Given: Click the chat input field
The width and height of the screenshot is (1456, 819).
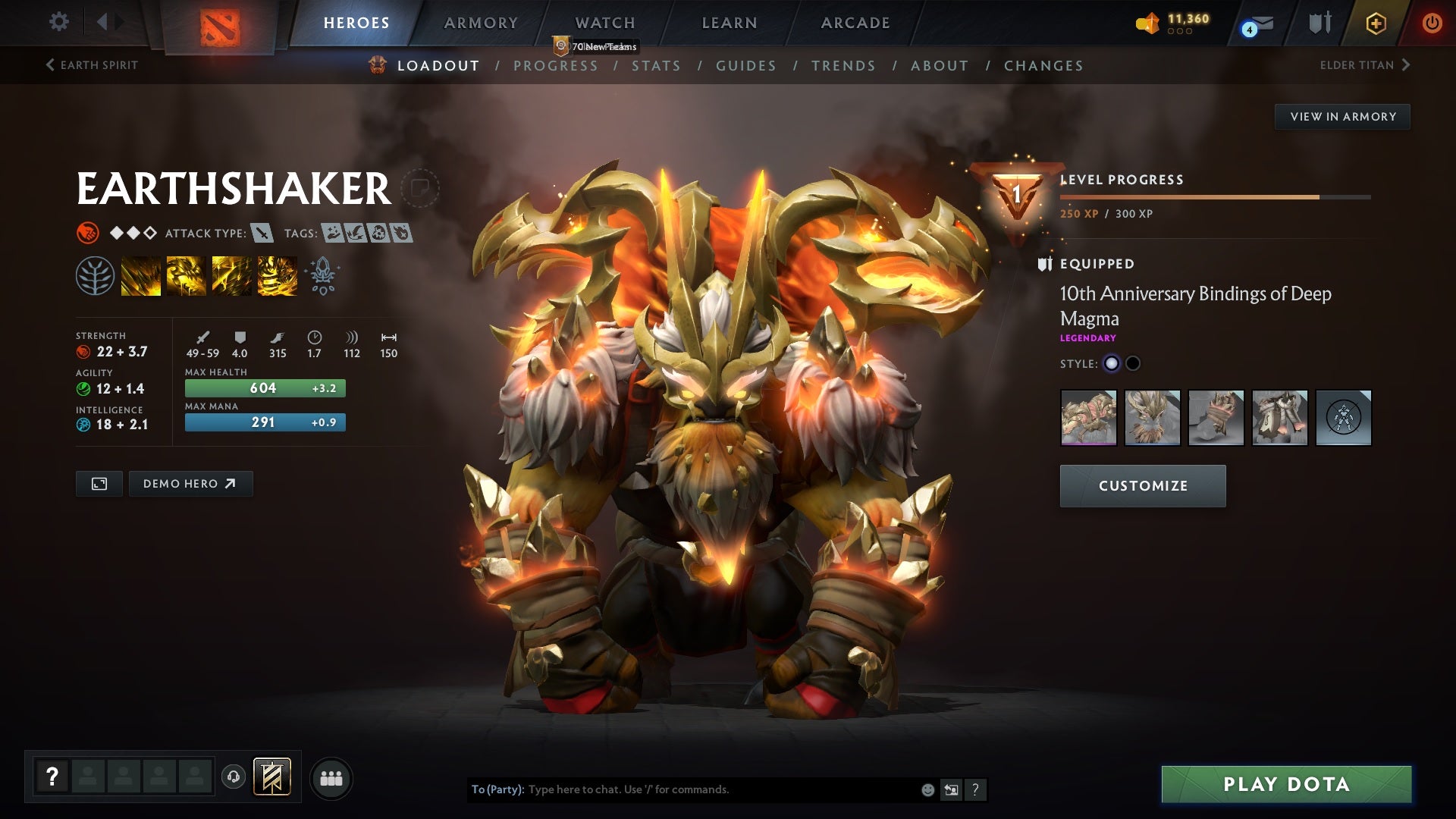Looking at the screenshot, I should [x=720, y=789].
